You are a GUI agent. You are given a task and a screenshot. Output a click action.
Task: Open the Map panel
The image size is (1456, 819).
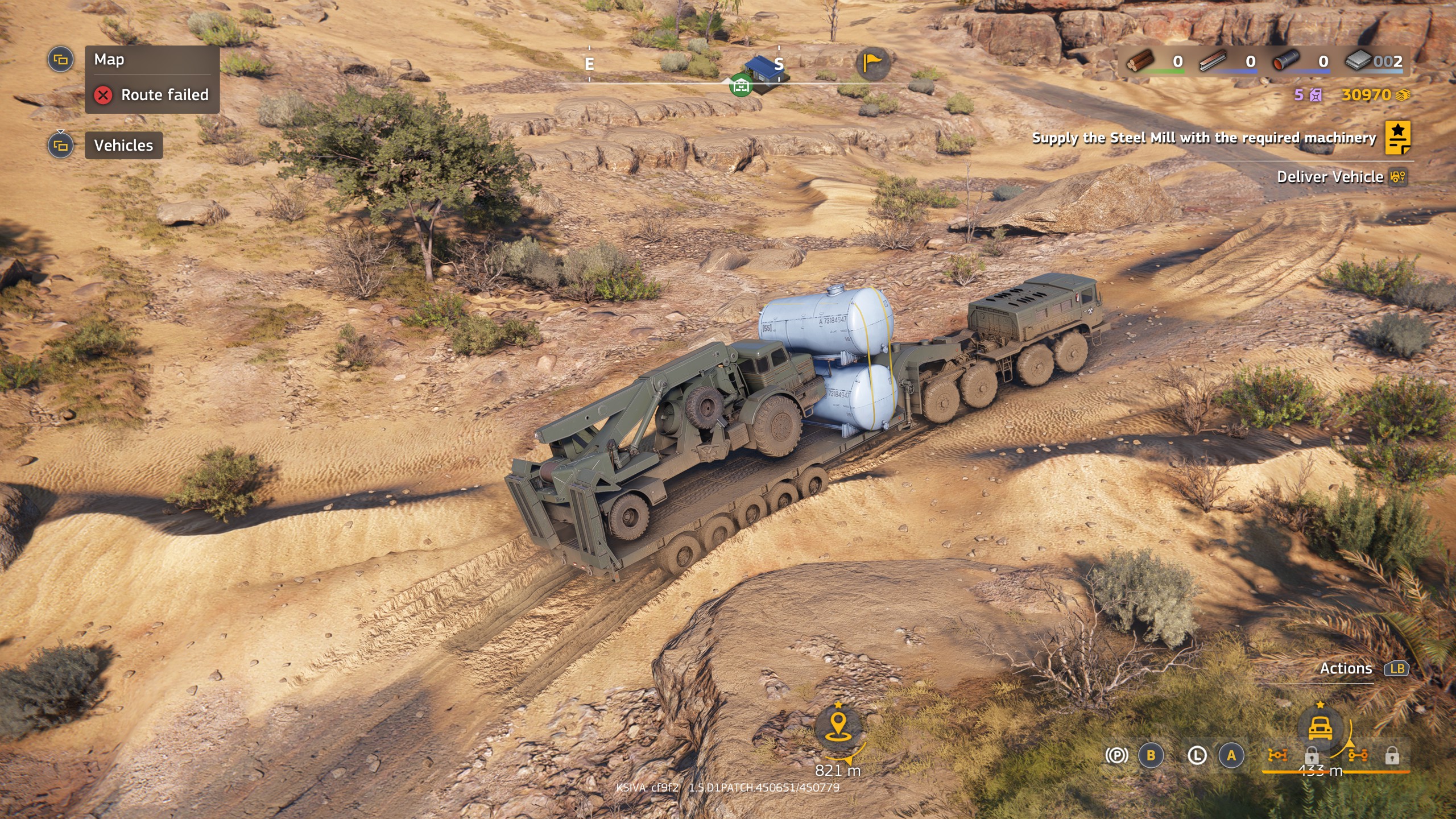[x=109, y=60]
